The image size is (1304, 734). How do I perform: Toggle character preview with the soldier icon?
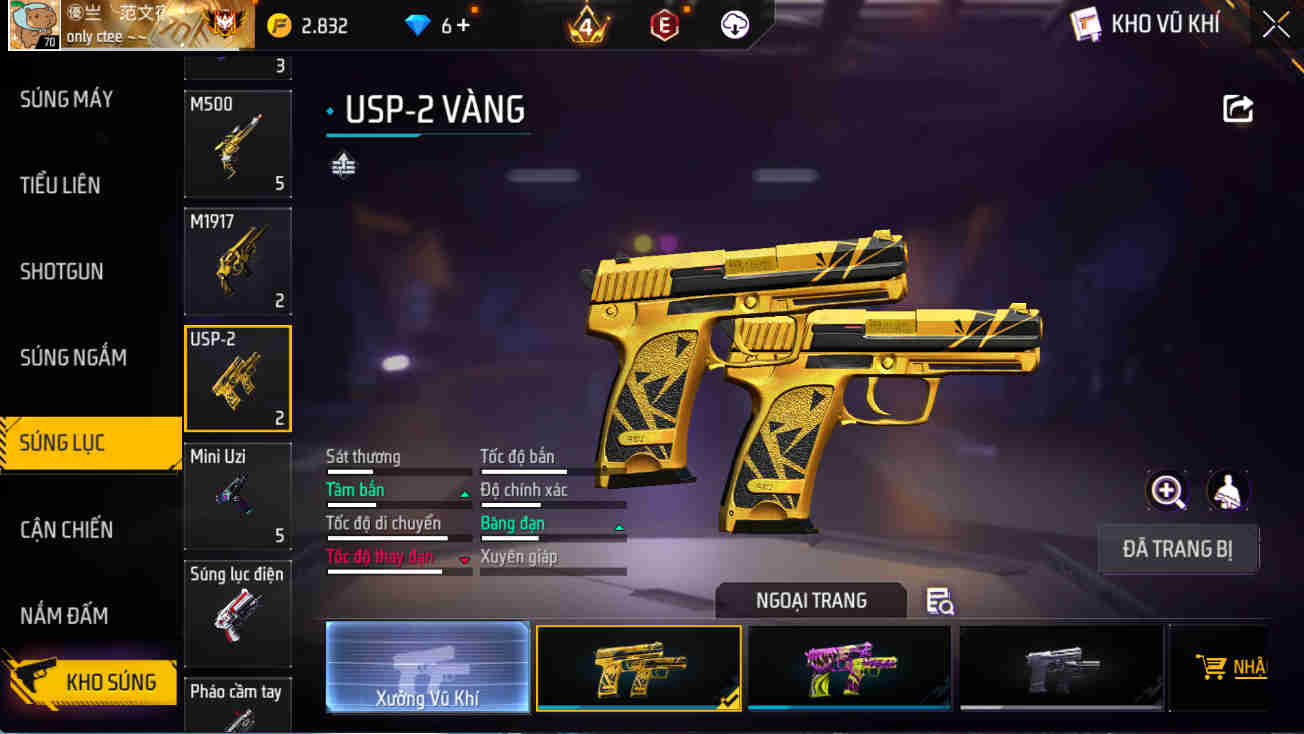pos(1228,491)
